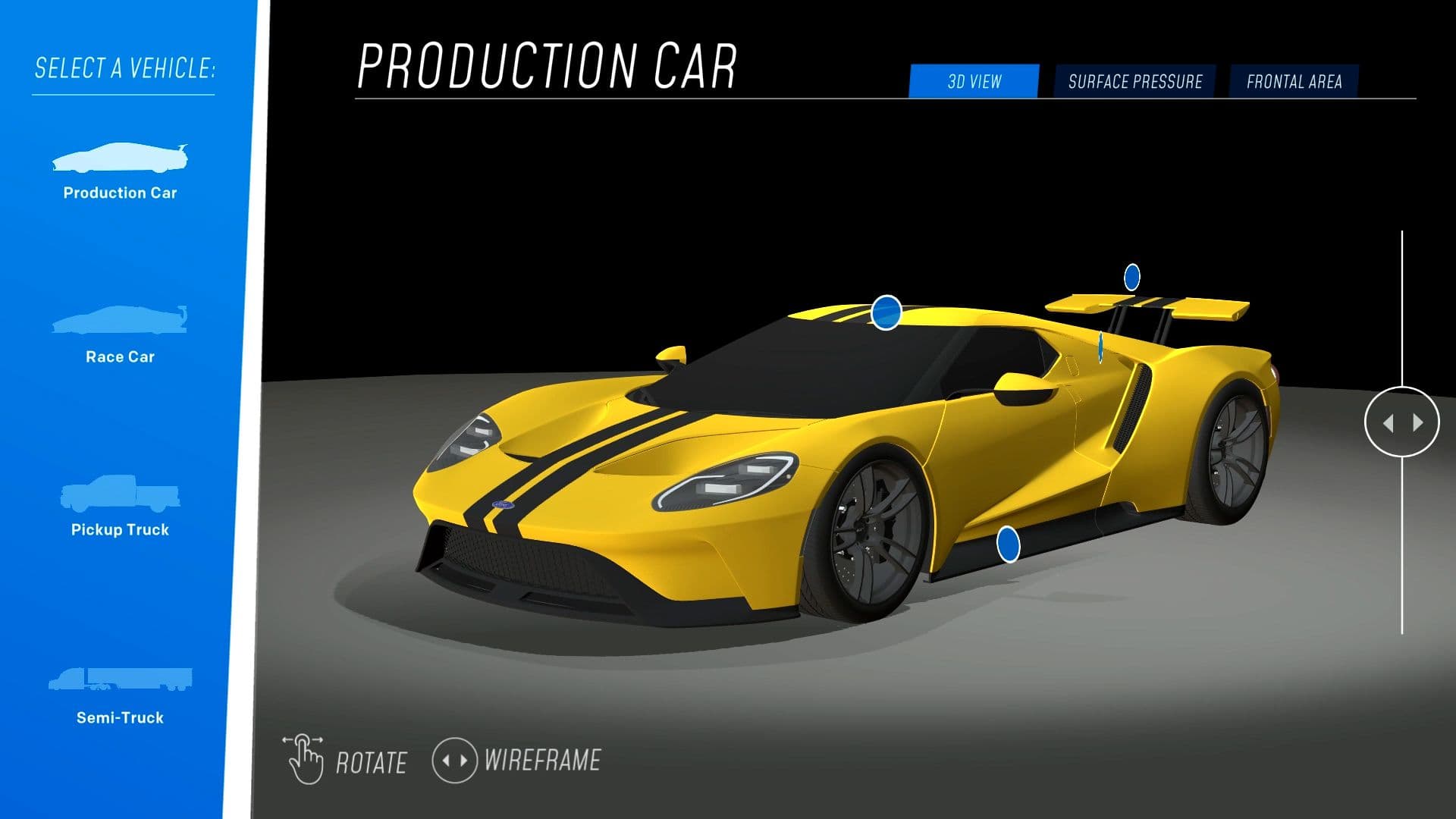Select the blue hotspot above rear wing
Viewport: 1456px width, 819px height.
pyautogui.click(x=1131, y=278)
